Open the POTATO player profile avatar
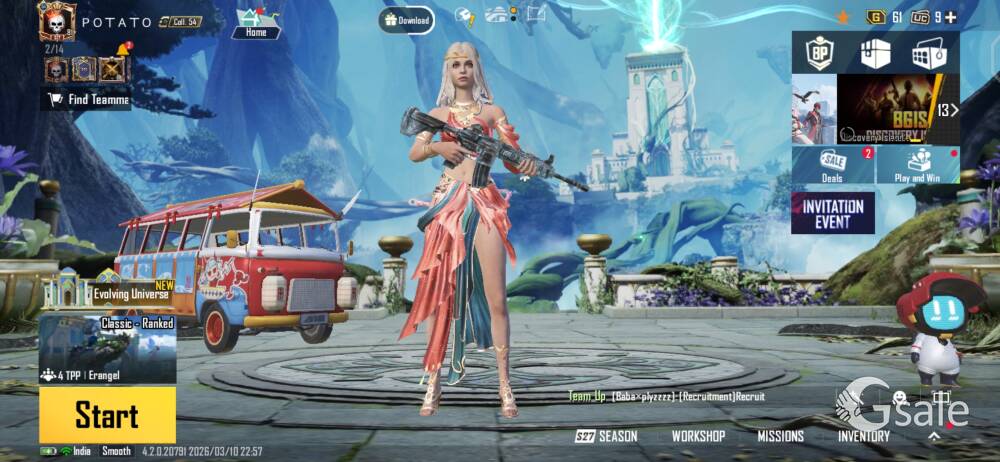 pyautogui.click(x=57, y=21)
